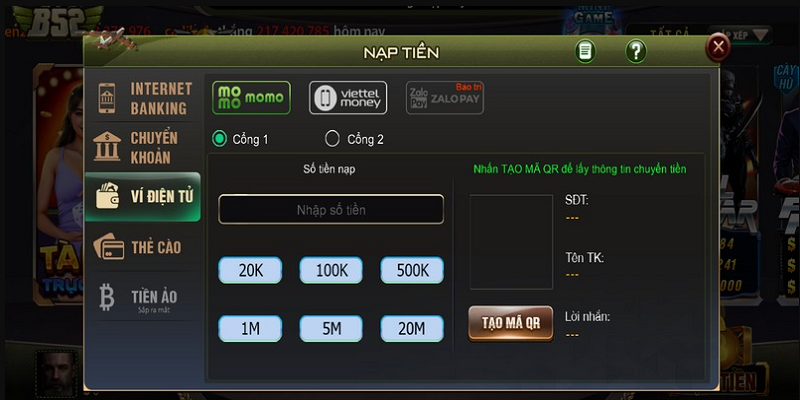Choose Viettel Money wallet
Screen dimensions: 800x400
(x=348, y=98)
